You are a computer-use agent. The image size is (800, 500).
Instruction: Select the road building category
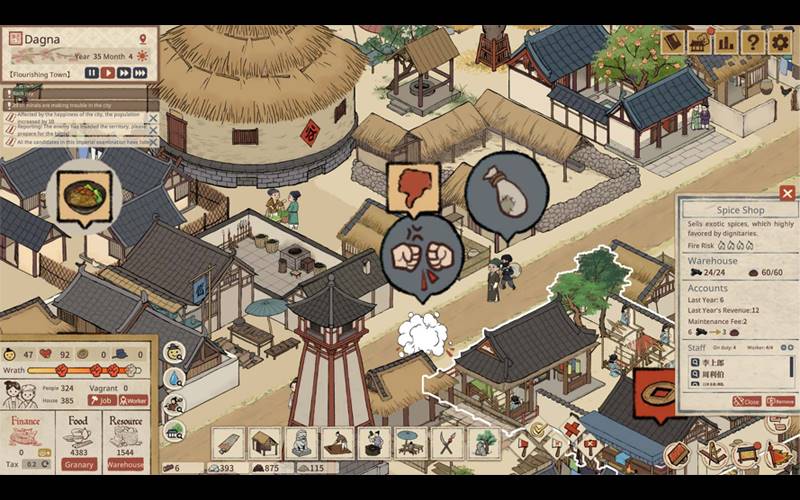click(x=228, y=443)
